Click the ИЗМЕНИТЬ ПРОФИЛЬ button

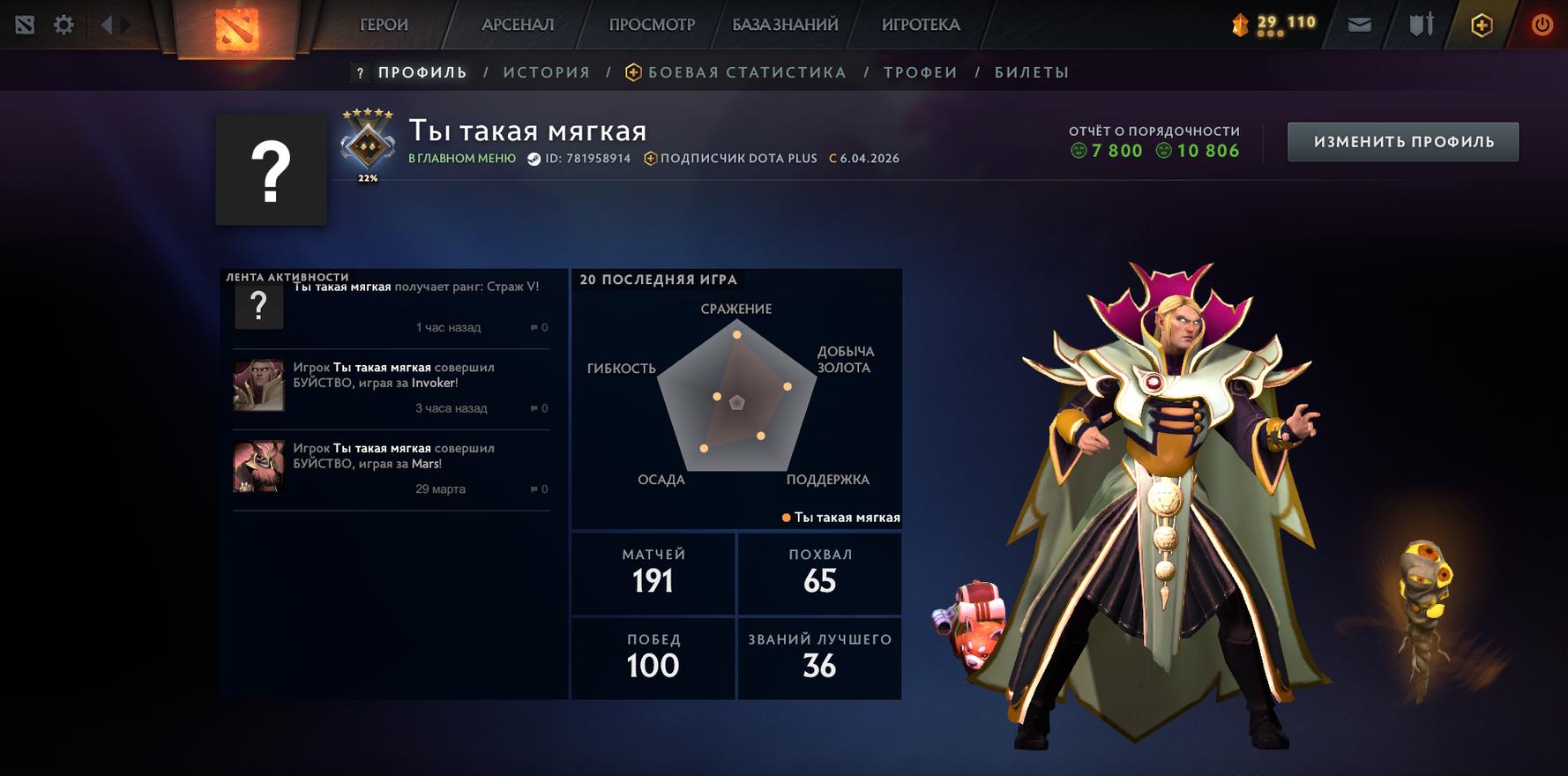pyautogui.click(x=1403, y=142)
